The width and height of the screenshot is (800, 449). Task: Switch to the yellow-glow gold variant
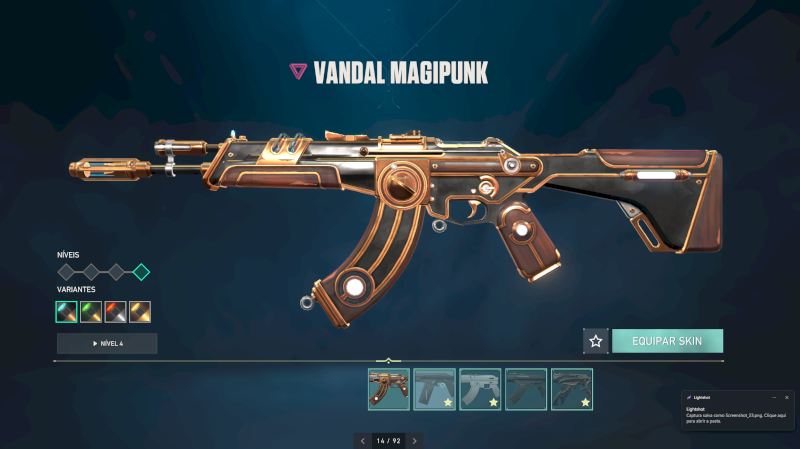[140, 312]
